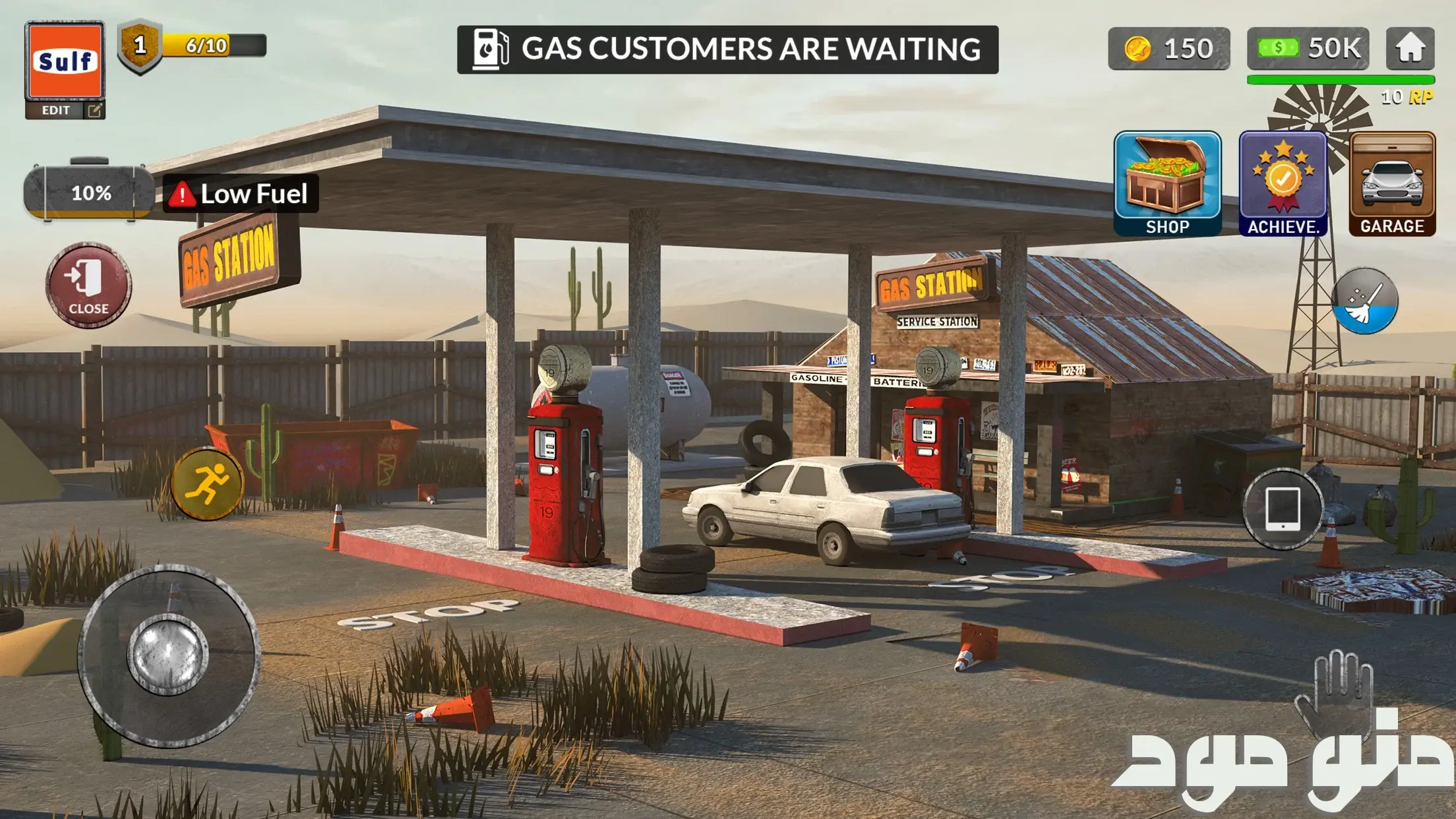
Task: Click the 10% fuel tank gauge
Action: [x=90, y=193]
